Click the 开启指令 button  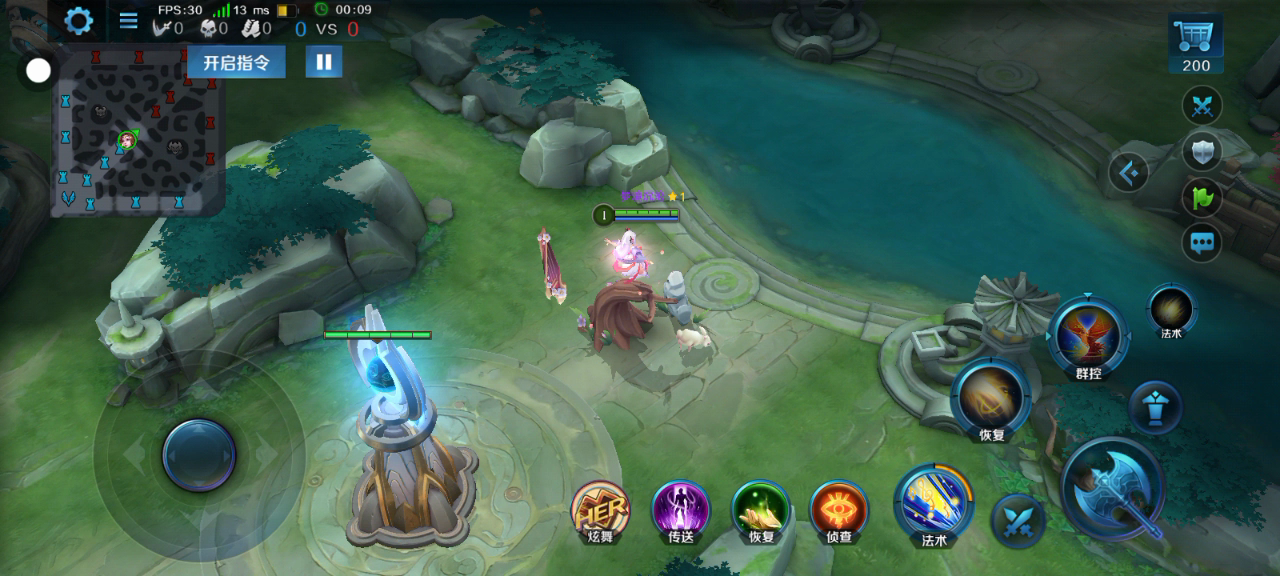tap(236, 62)
